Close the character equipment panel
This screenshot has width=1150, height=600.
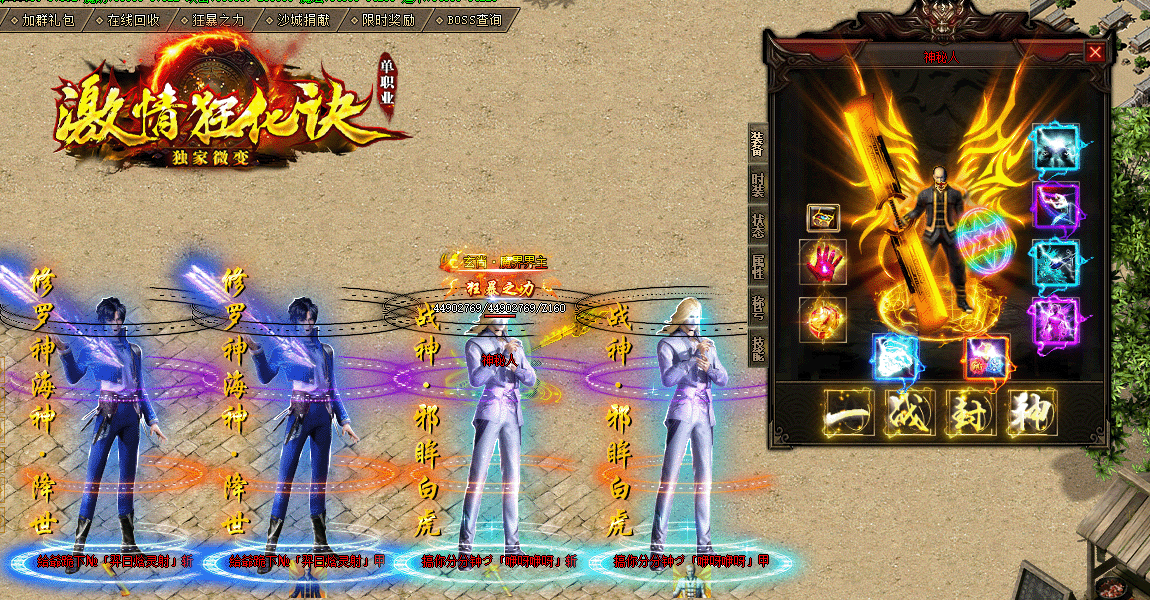[1096, 53]
